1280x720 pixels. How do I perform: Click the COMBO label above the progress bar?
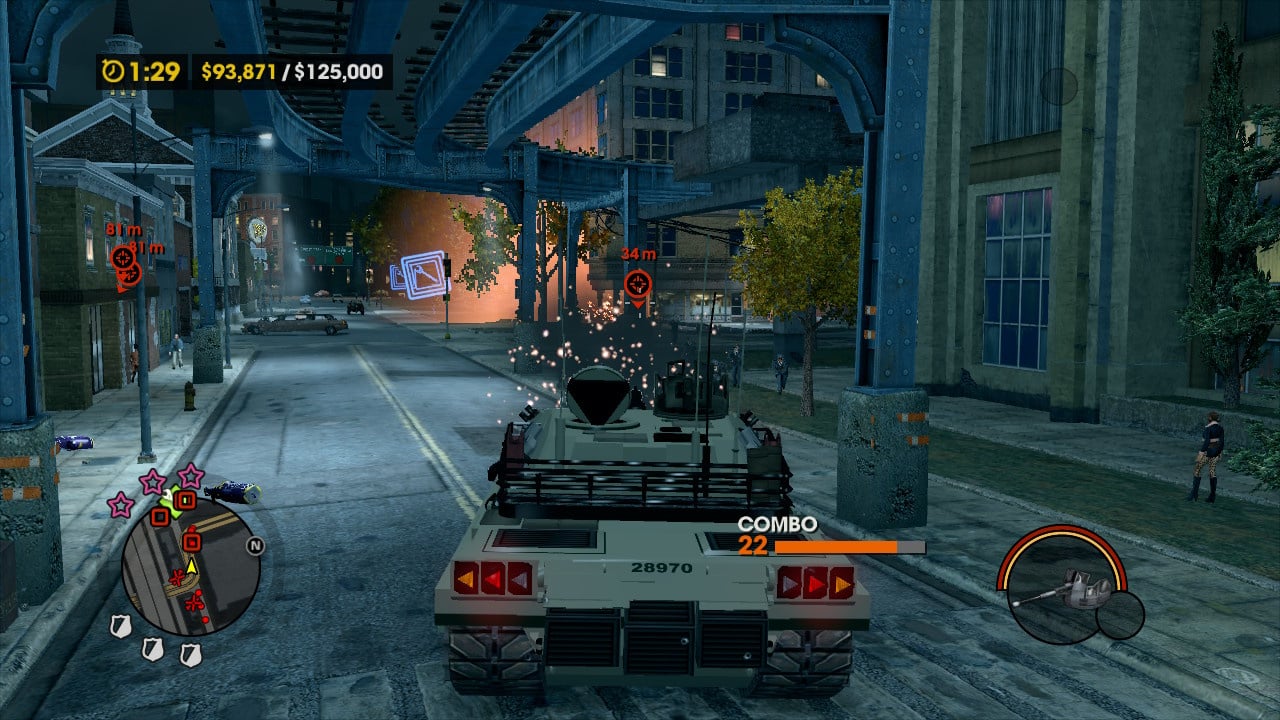click(775, 522)
